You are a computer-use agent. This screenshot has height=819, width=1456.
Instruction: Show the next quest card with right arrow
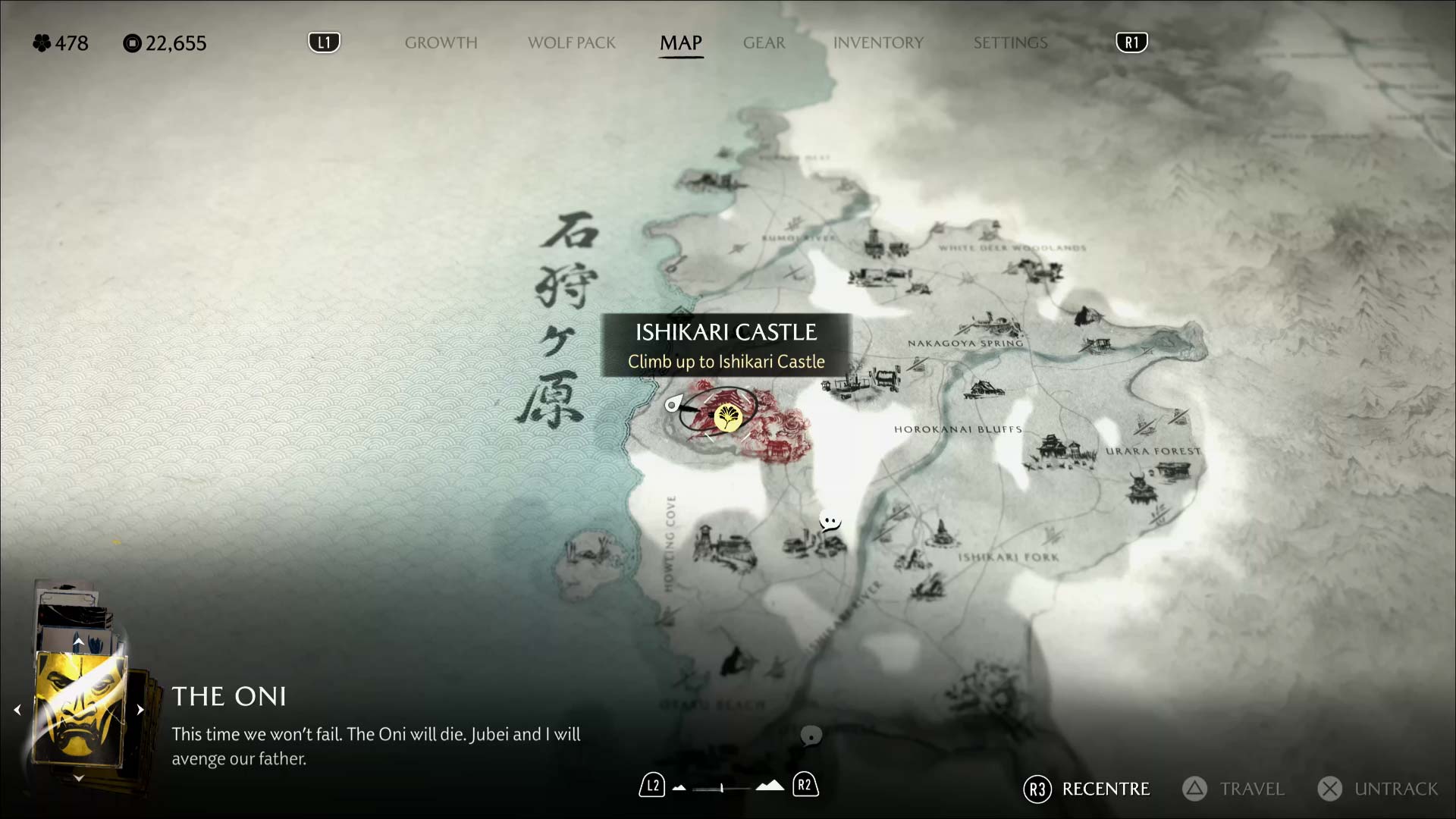140,710
